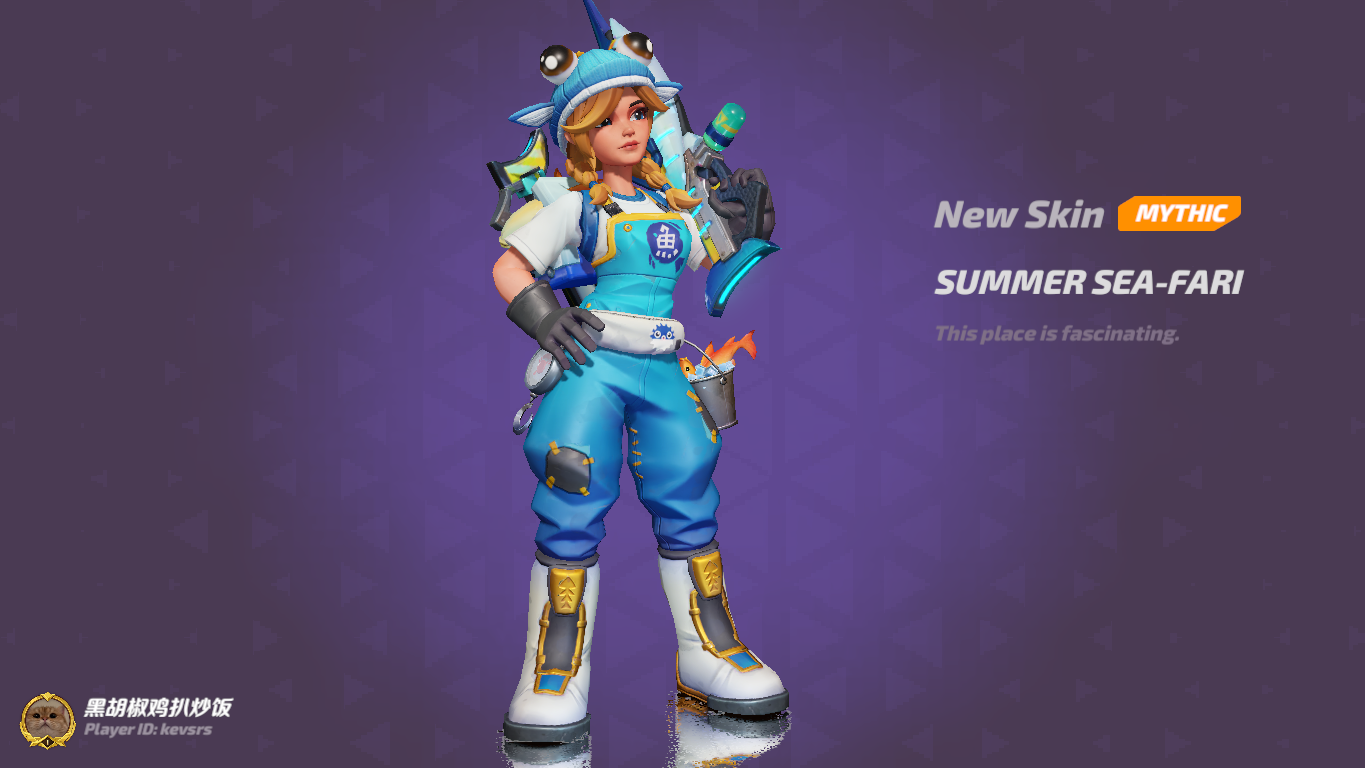Click the quote This place is fascinating
This screenshot has height=768, width=1365.
tap(1057, 334)
